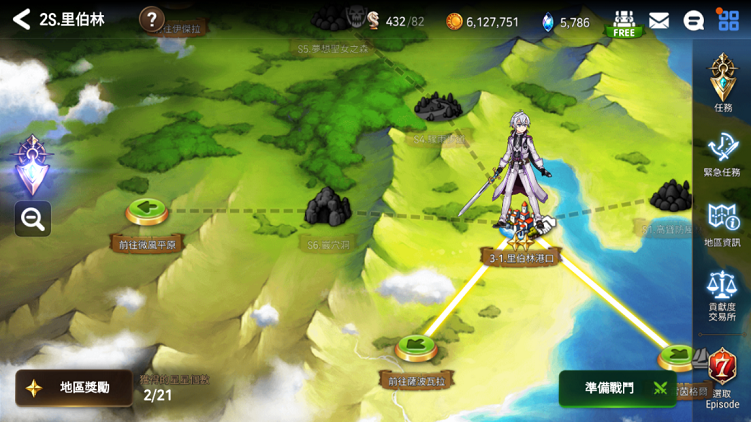The image size is (751, 422).
Task: Open the question mark help button
Action: (x=151, y=19)
